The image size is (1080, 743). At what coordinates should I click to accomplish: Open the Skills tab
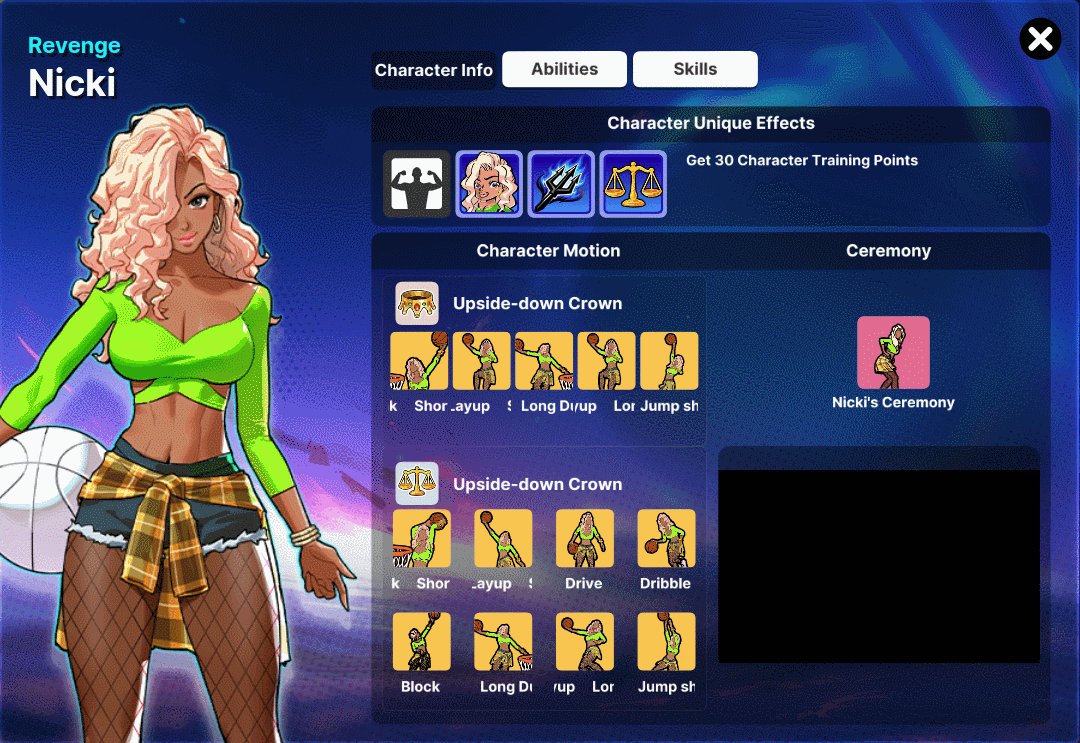click(x=695, y=69)
